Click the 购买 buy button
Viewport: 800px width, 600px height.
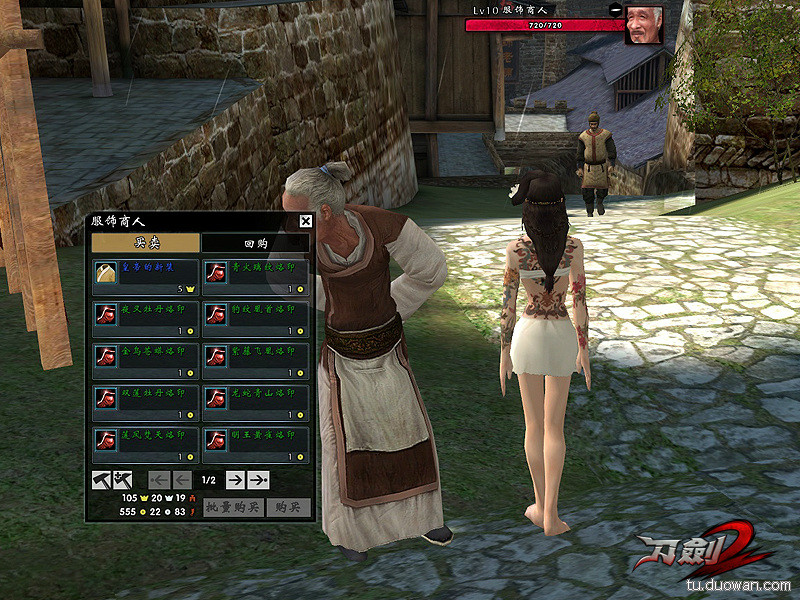289,508
